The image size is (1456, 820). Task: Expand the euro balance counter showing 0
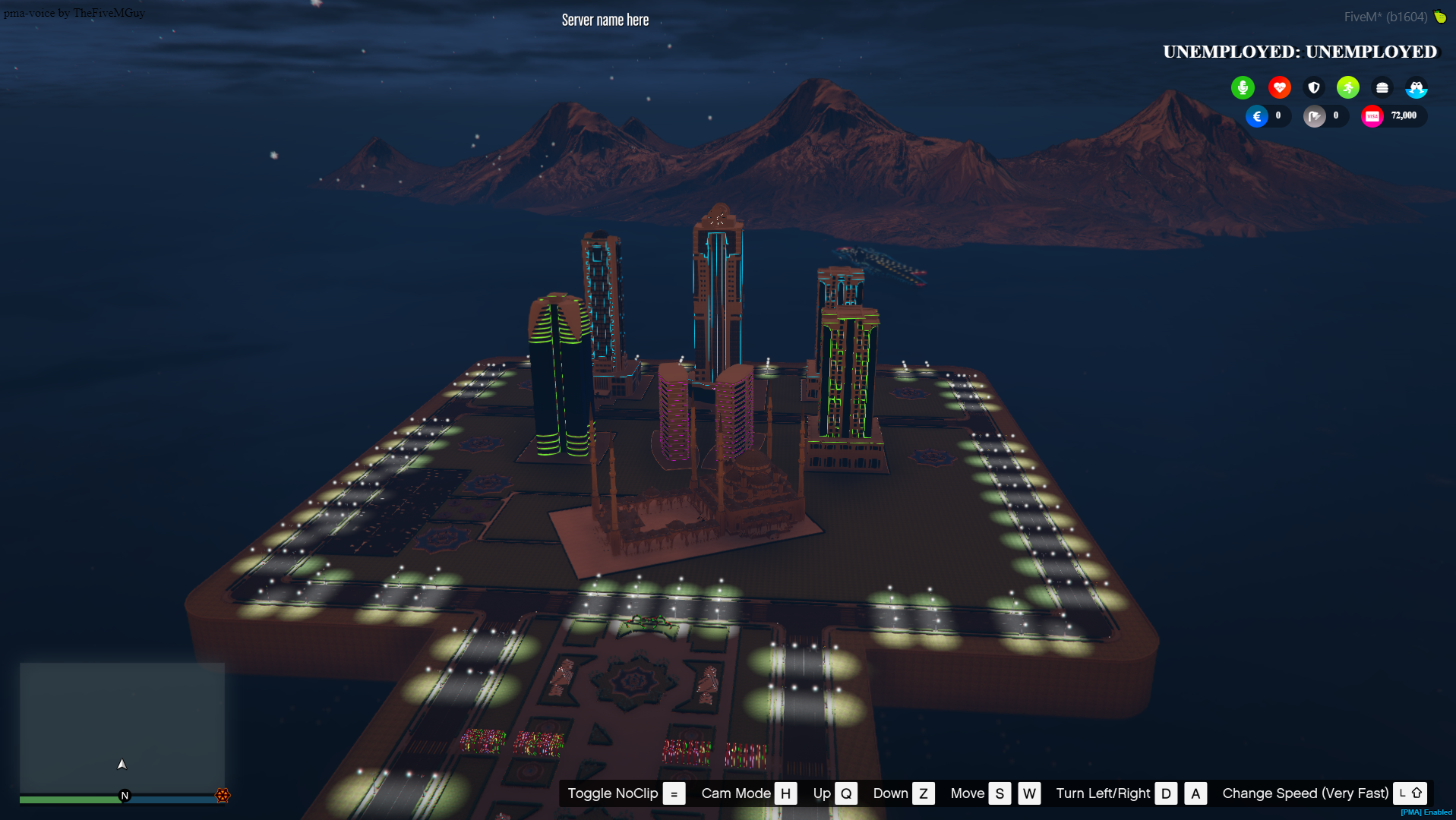coord(1278,116)
